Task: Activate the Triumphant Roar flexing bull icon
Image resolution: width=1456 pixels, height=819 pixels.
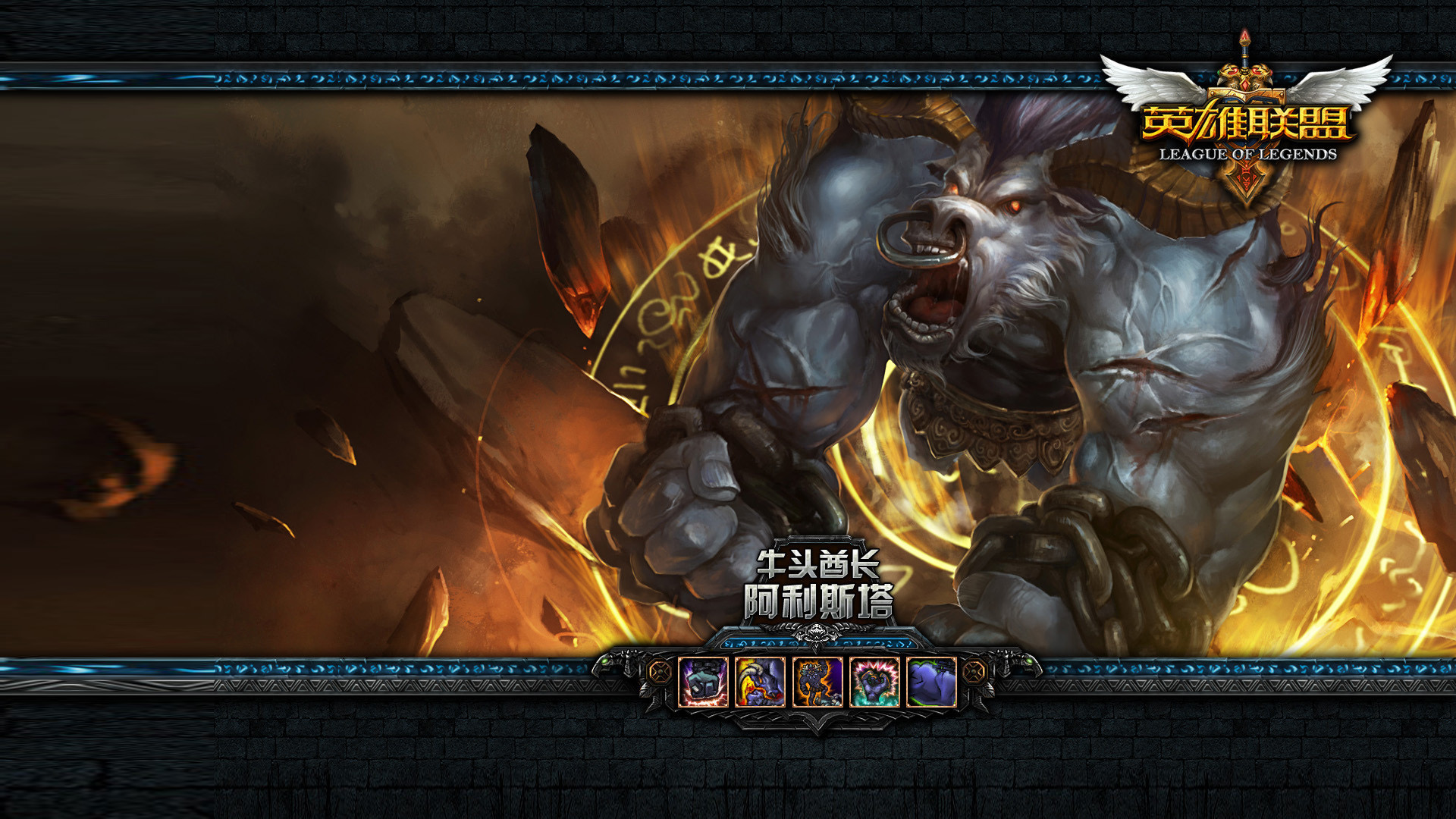Action: (x=874, y=682)
